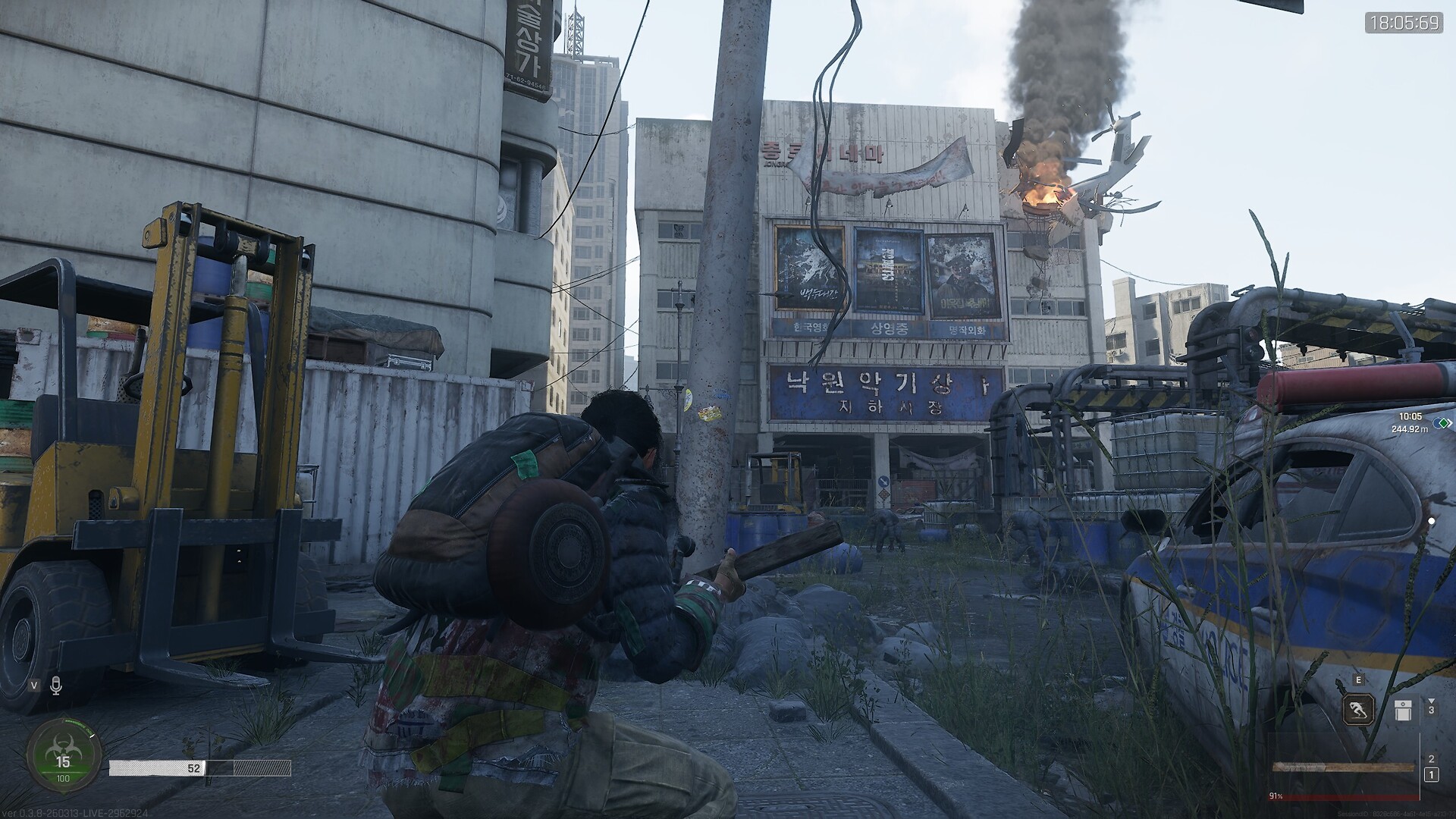Activate the sprint dash ability icon
Screen dimensions: 1456x819
[x=1358, y=711]
